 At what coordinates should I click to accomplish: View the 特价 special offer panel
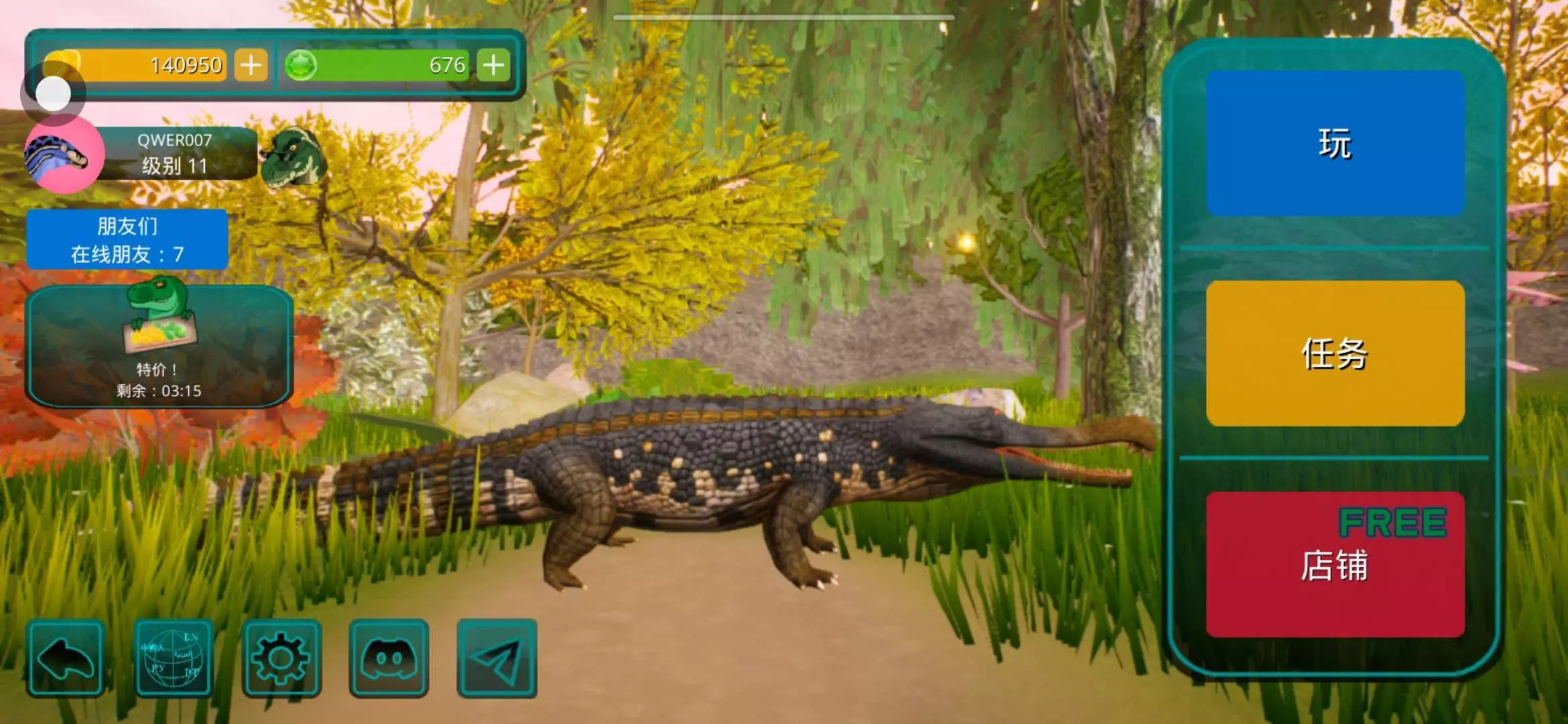click(159, 346)
